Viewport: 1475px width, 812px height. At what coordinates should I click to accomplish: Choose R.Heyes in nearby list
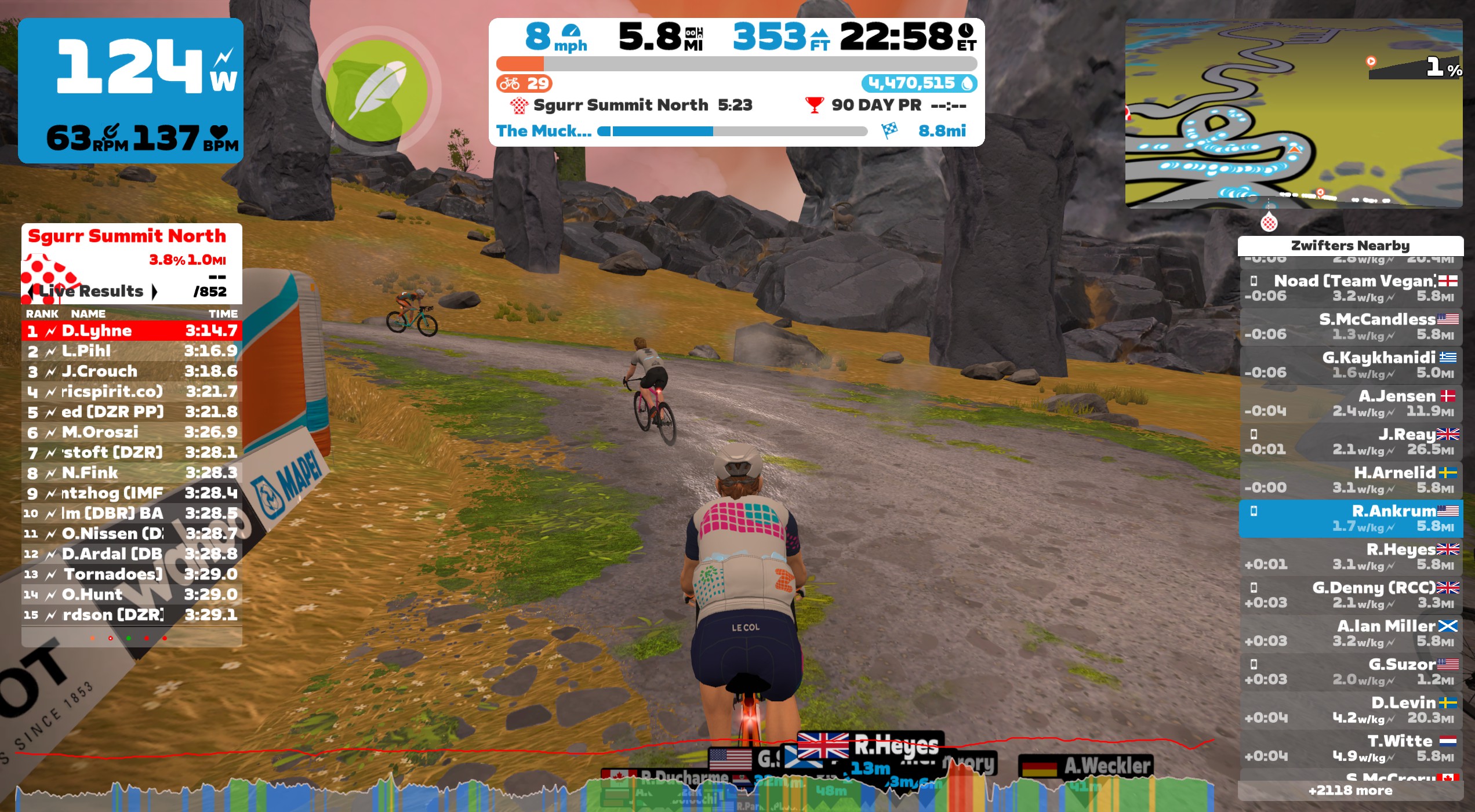point(1350,556)
